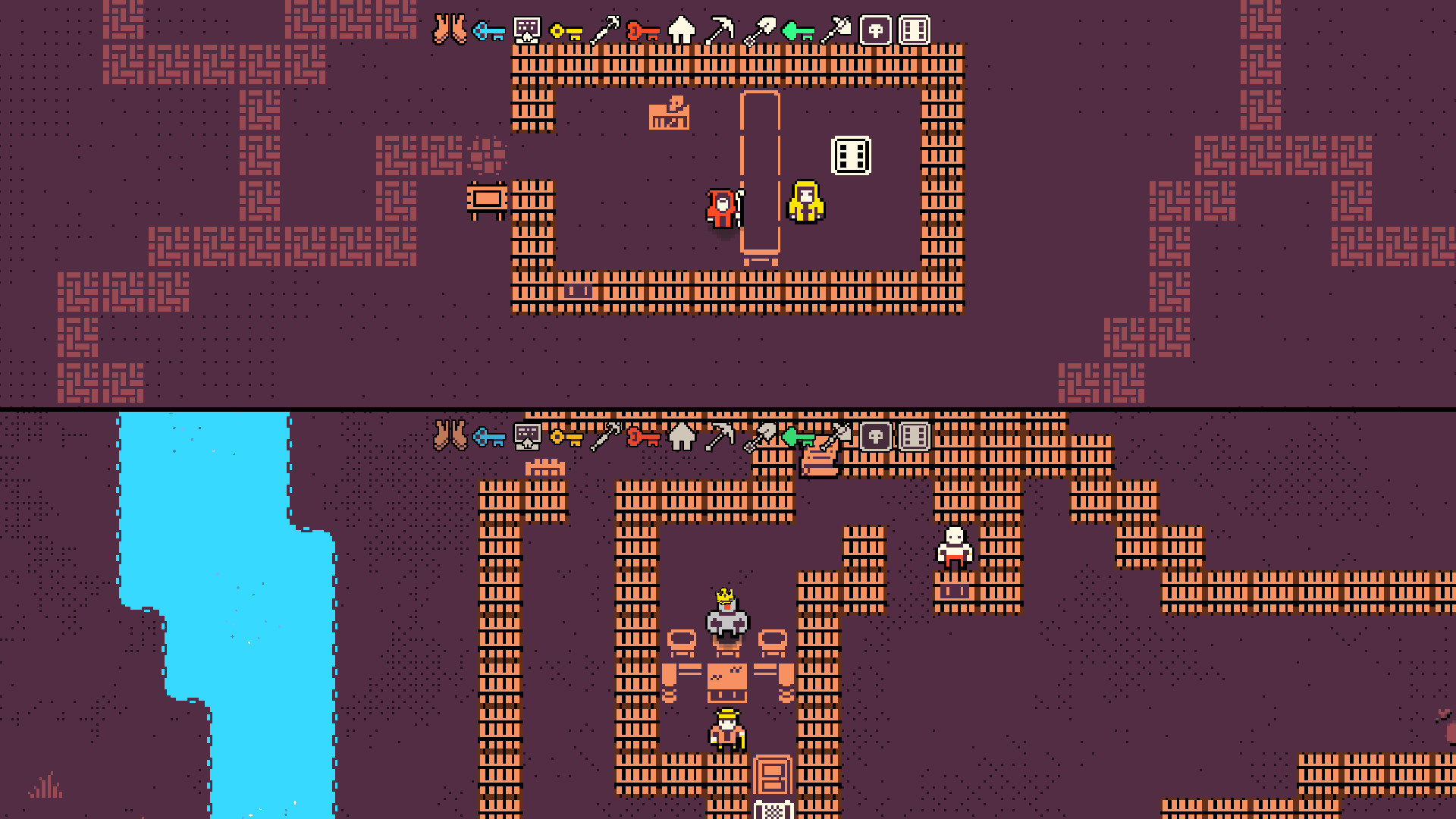Select the signpost icon in the bottom hotbar

(x=526, y=438)
